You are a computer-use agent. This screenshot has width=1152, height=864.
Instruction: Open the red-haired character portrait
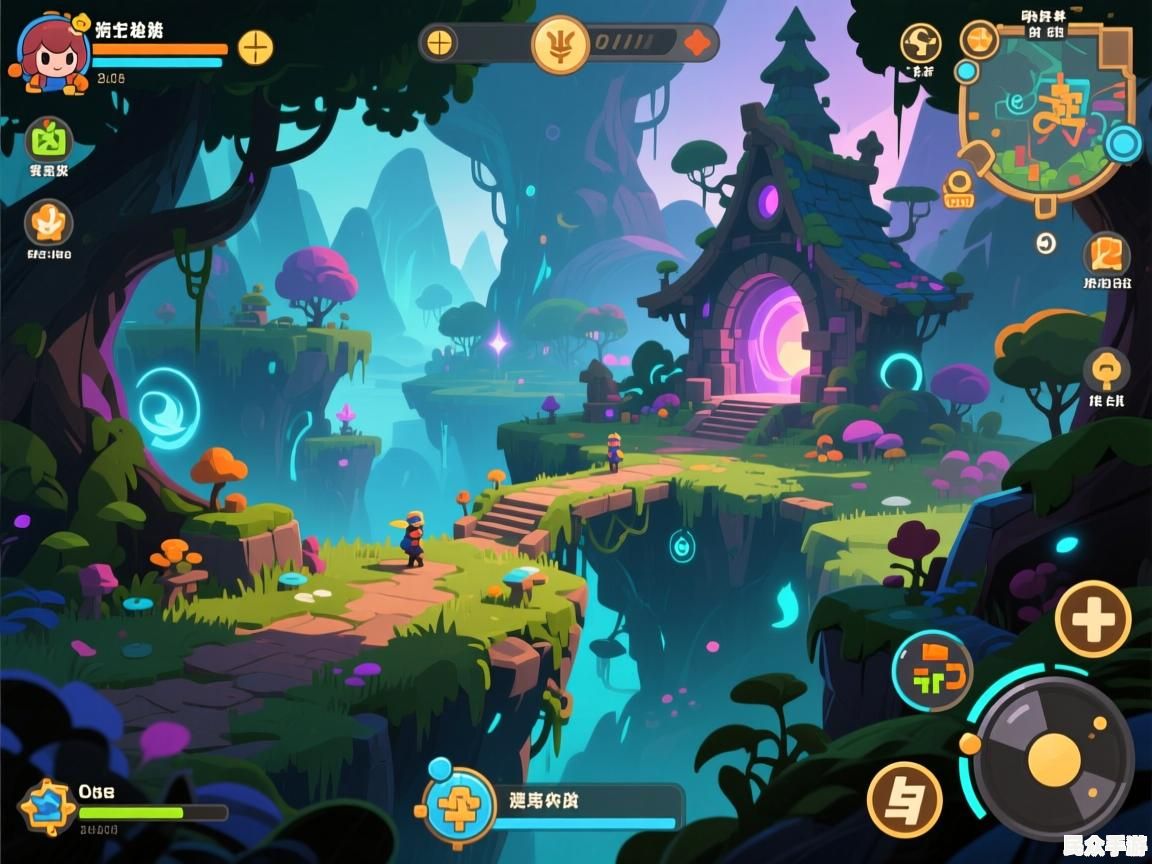pos(47,53)
